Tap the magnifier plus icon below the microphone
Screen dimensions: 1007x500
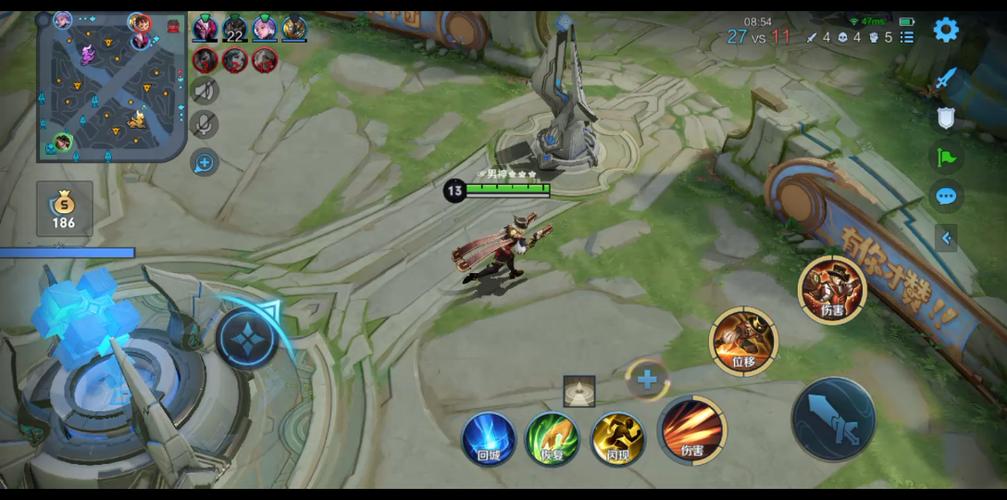point(204,161)
